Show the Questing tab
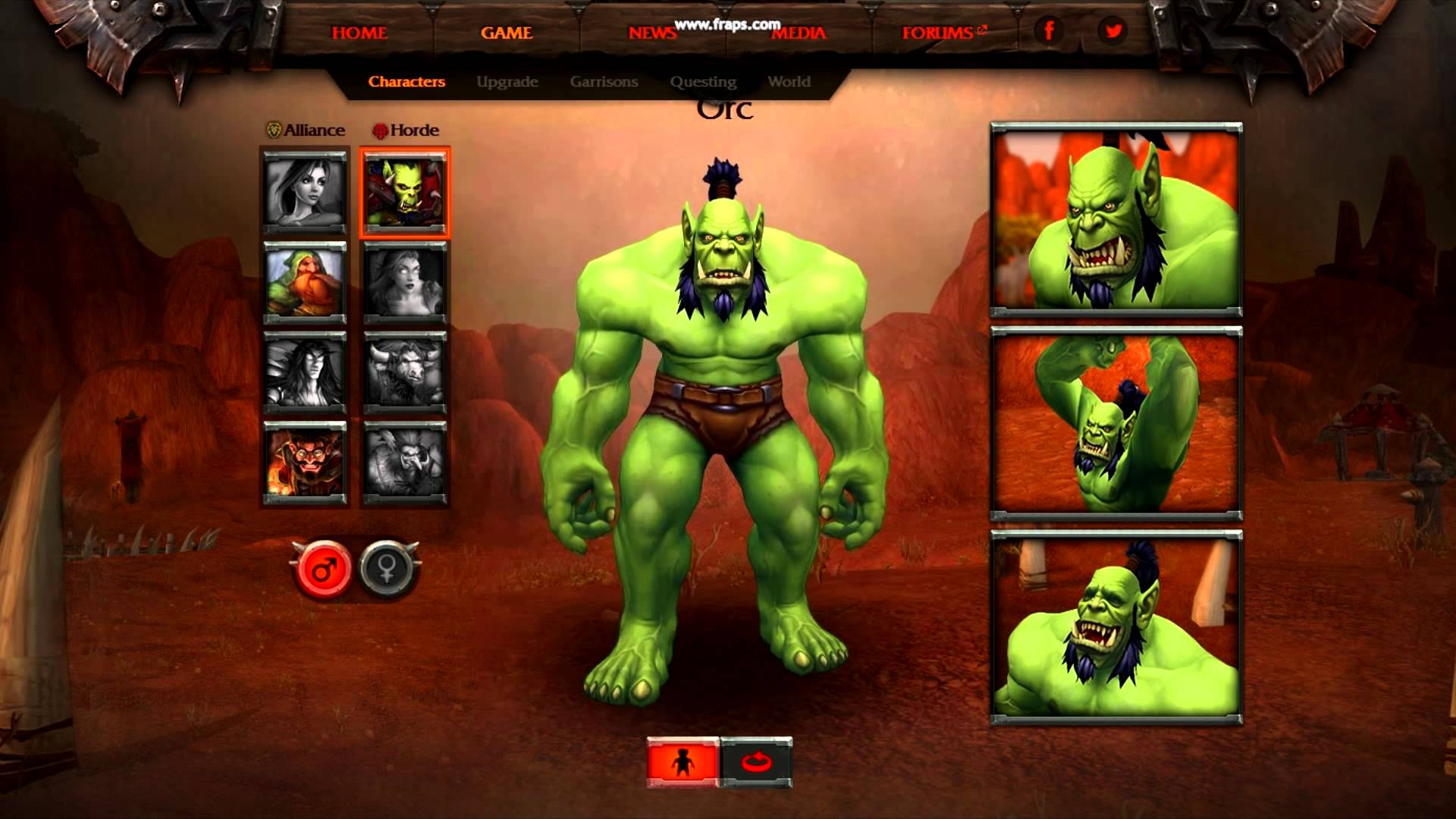The height and width of the screenshot is (819, 1456). pyautogui.click(x=703, y=82)
